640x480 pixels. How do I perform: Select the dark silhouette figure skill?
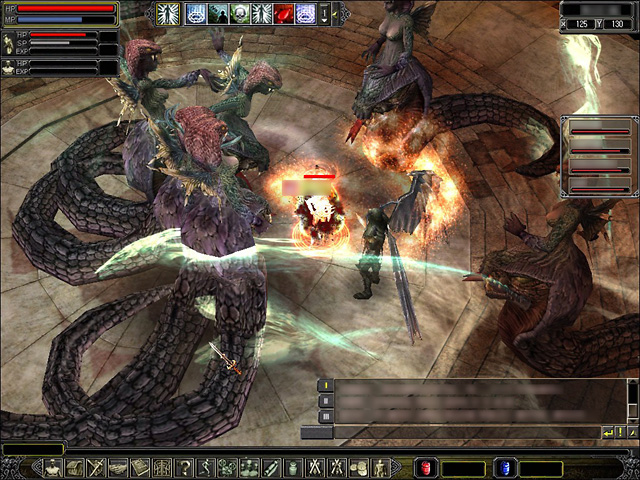coord(218,13)
